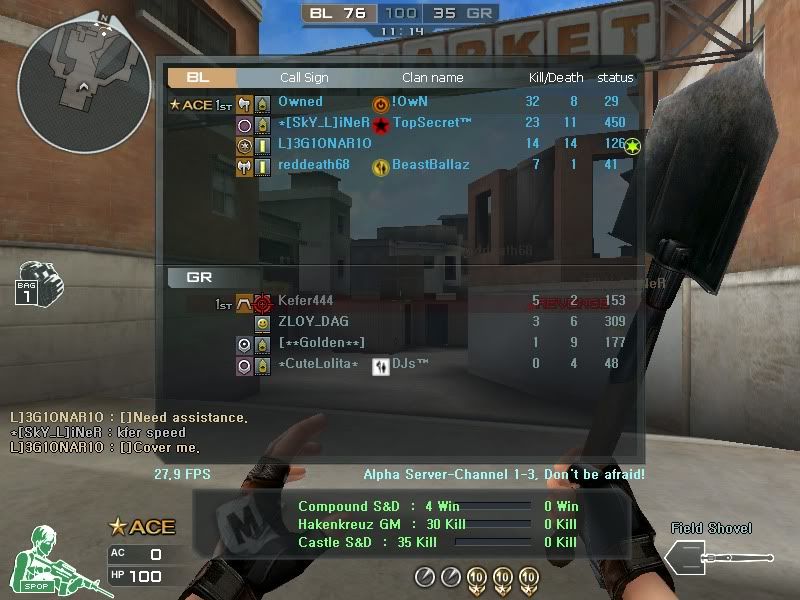Select Kefer444 on the GR team
The height and width of the screenshot is (600, 800).
[x=305, y=301]
